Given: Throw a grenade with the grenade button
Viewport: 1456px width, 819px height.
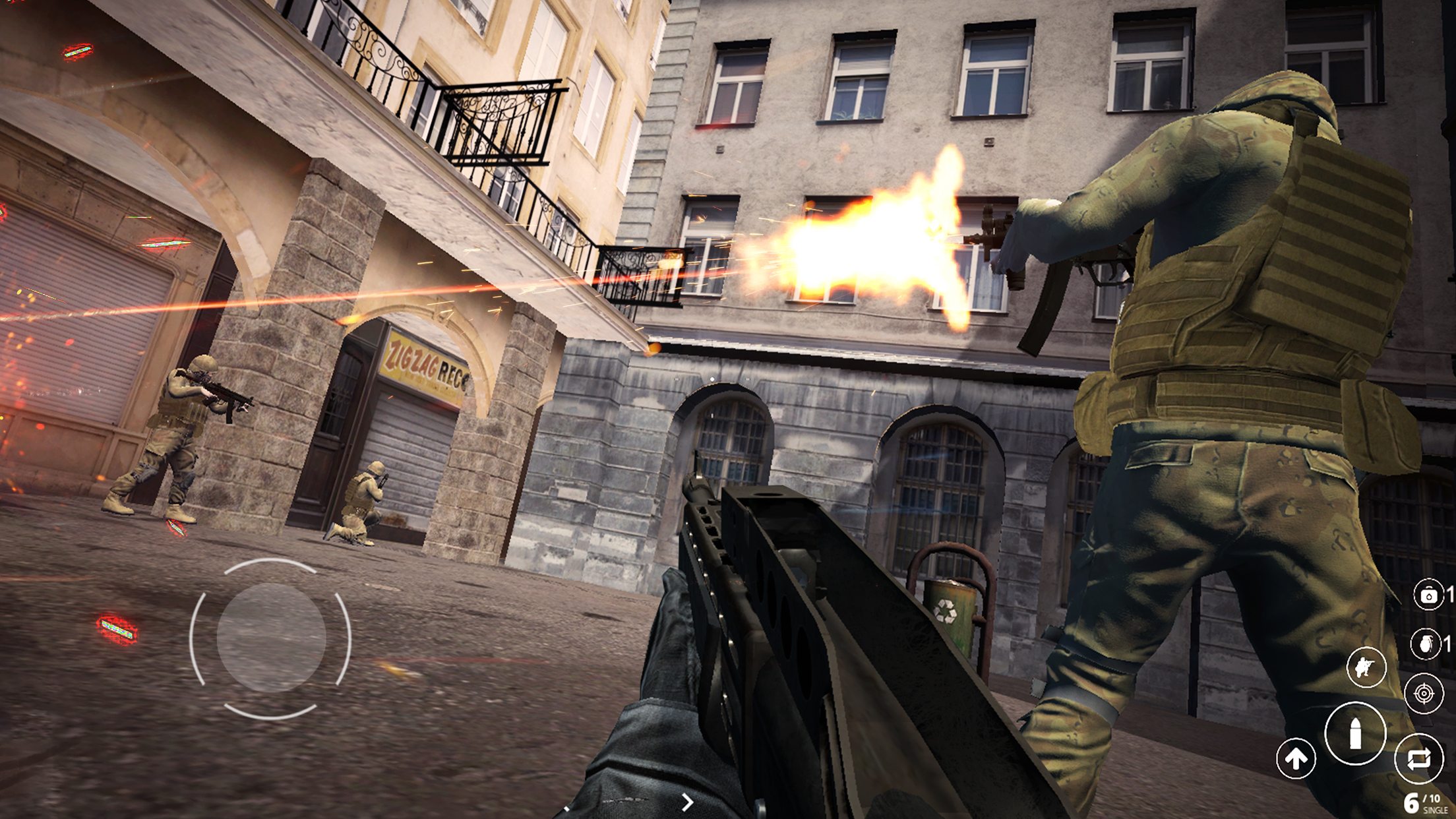Looking at the screenshot, I should (1426, 644).
